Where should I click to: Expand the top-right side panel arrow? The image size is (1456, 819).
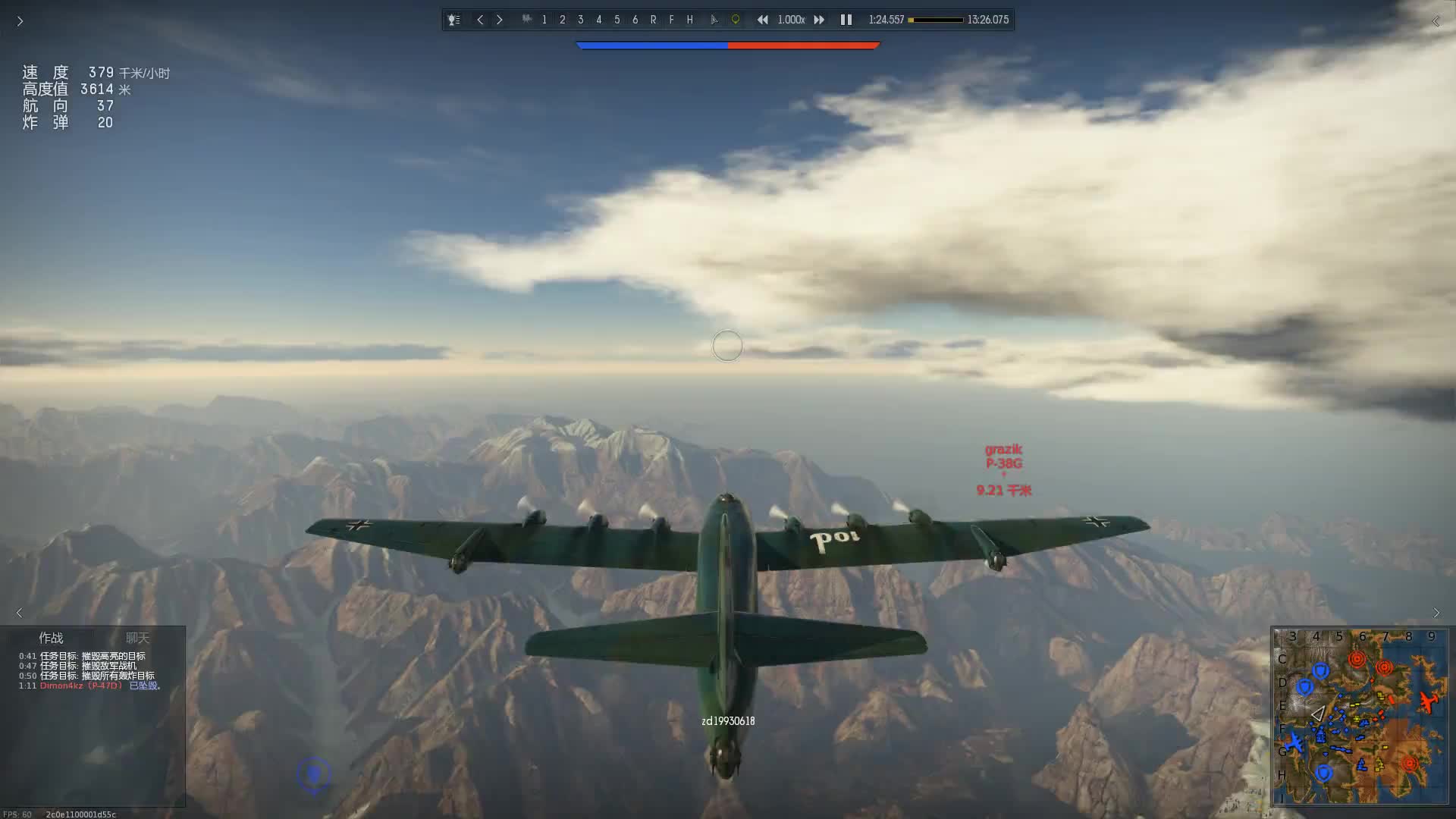(1436, 21)
